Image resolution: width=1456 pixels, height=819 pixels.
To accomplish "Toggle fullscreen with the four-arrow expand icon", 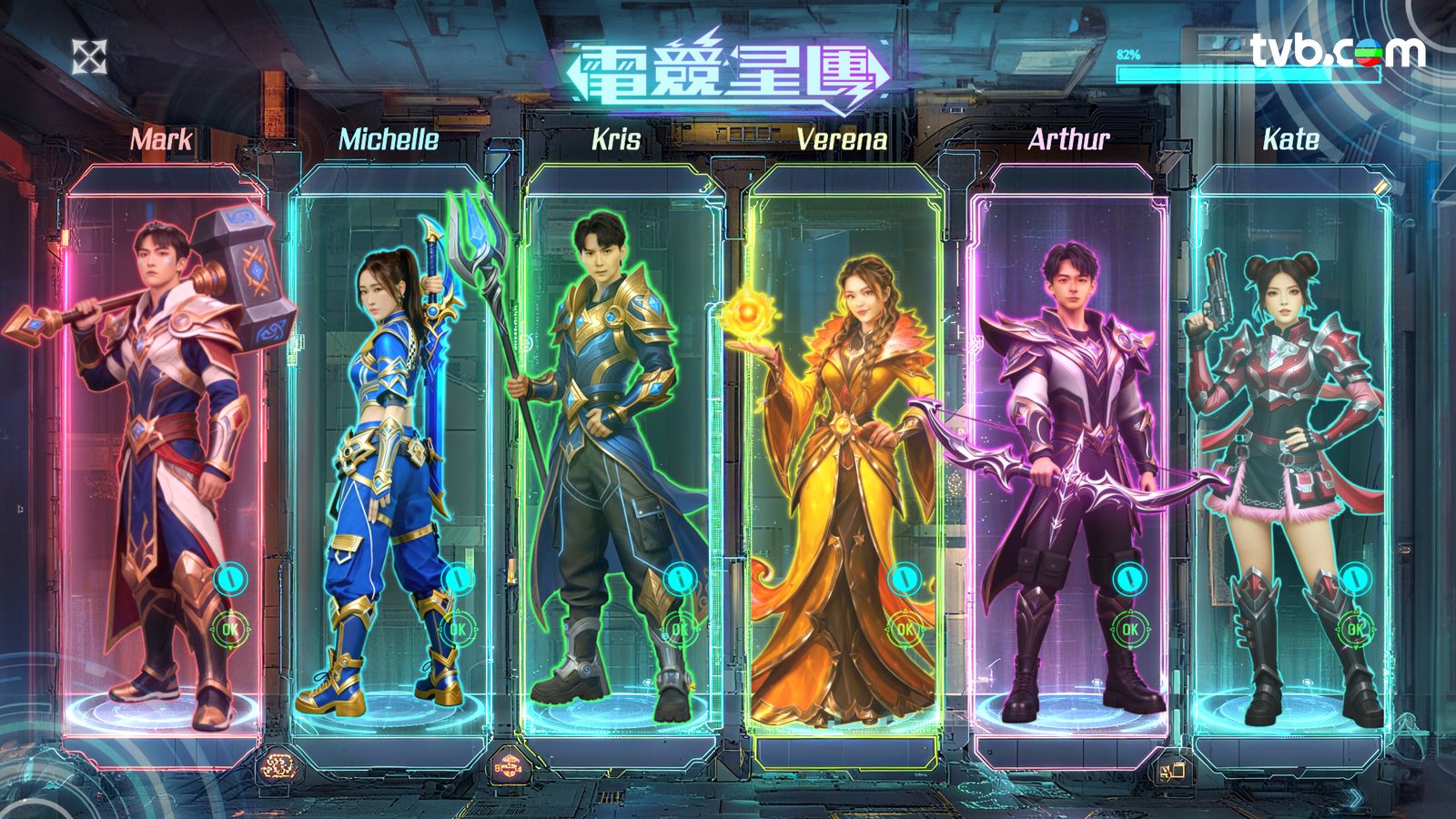I will tap(89, 56).
